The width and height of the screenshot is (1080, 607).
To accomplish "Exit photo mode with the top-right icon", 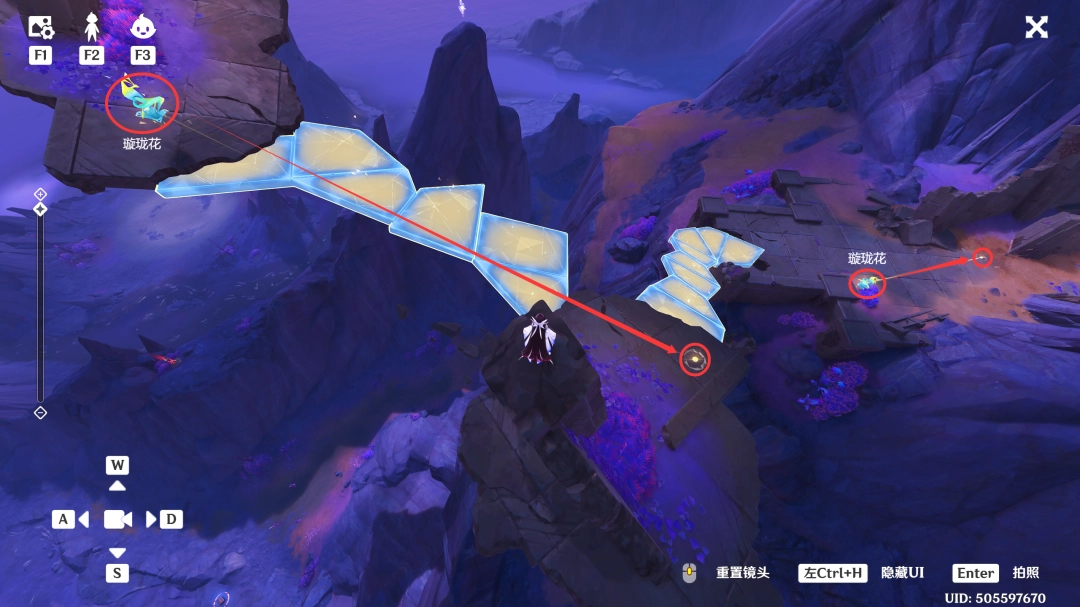I will click(1036, 27).
